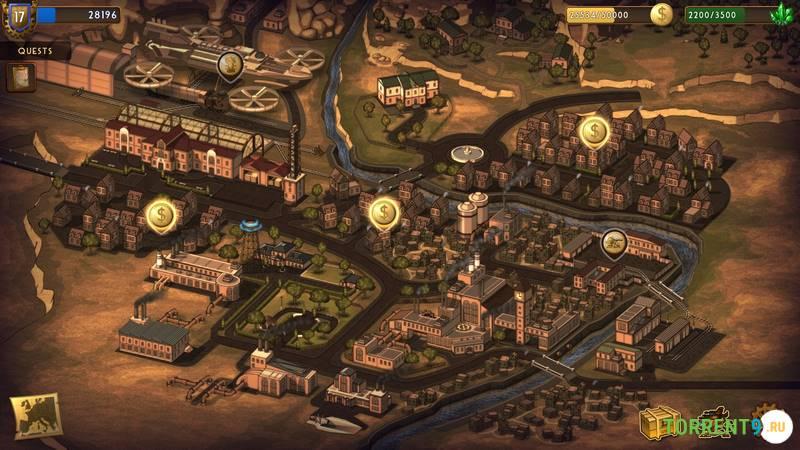800x450 pixels.
Task: Click the gold dollar coin currency icon
Action: click(661, 15)
